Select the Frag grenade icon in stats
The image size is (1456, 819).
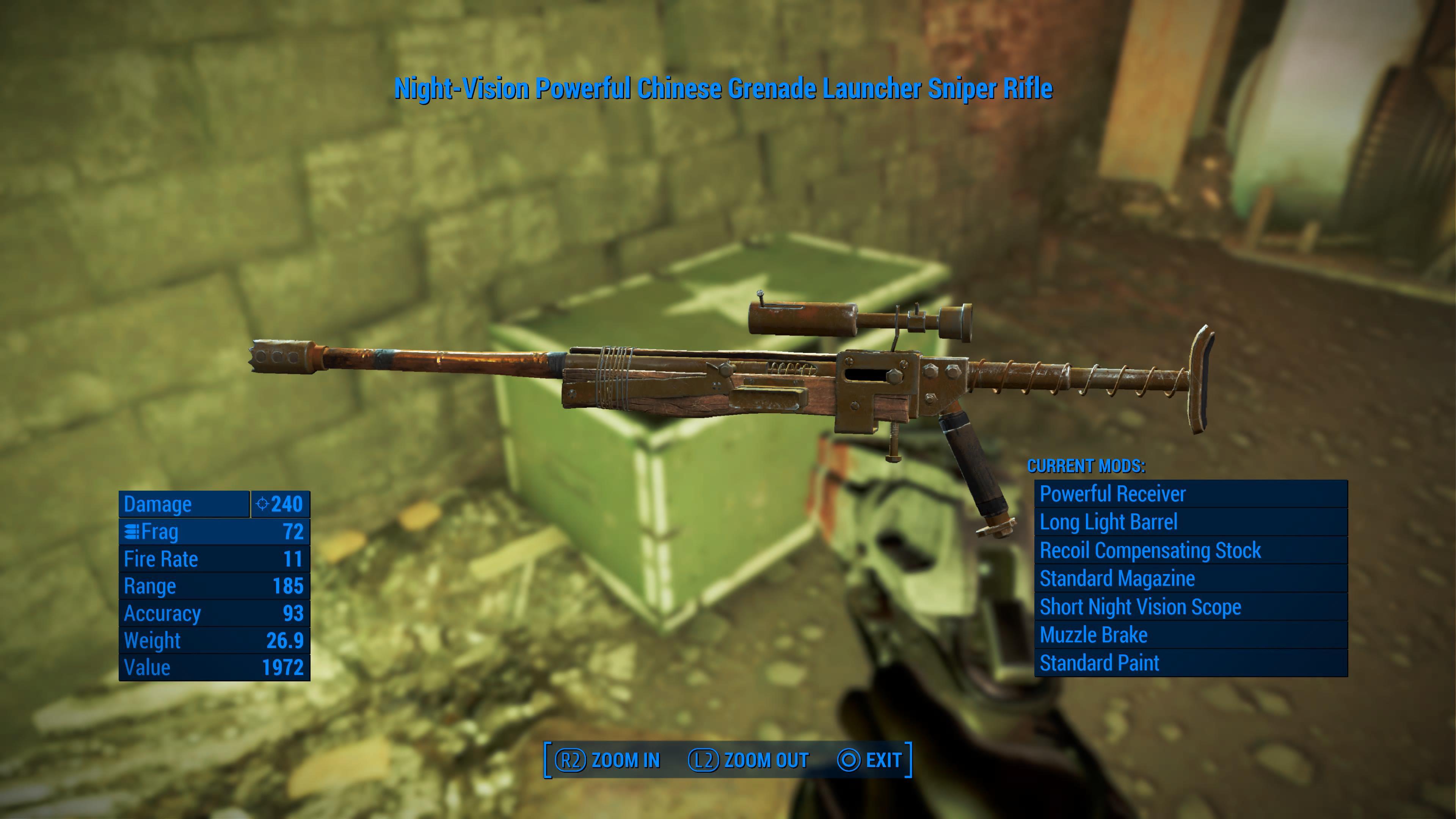click(x=133, y=531)
